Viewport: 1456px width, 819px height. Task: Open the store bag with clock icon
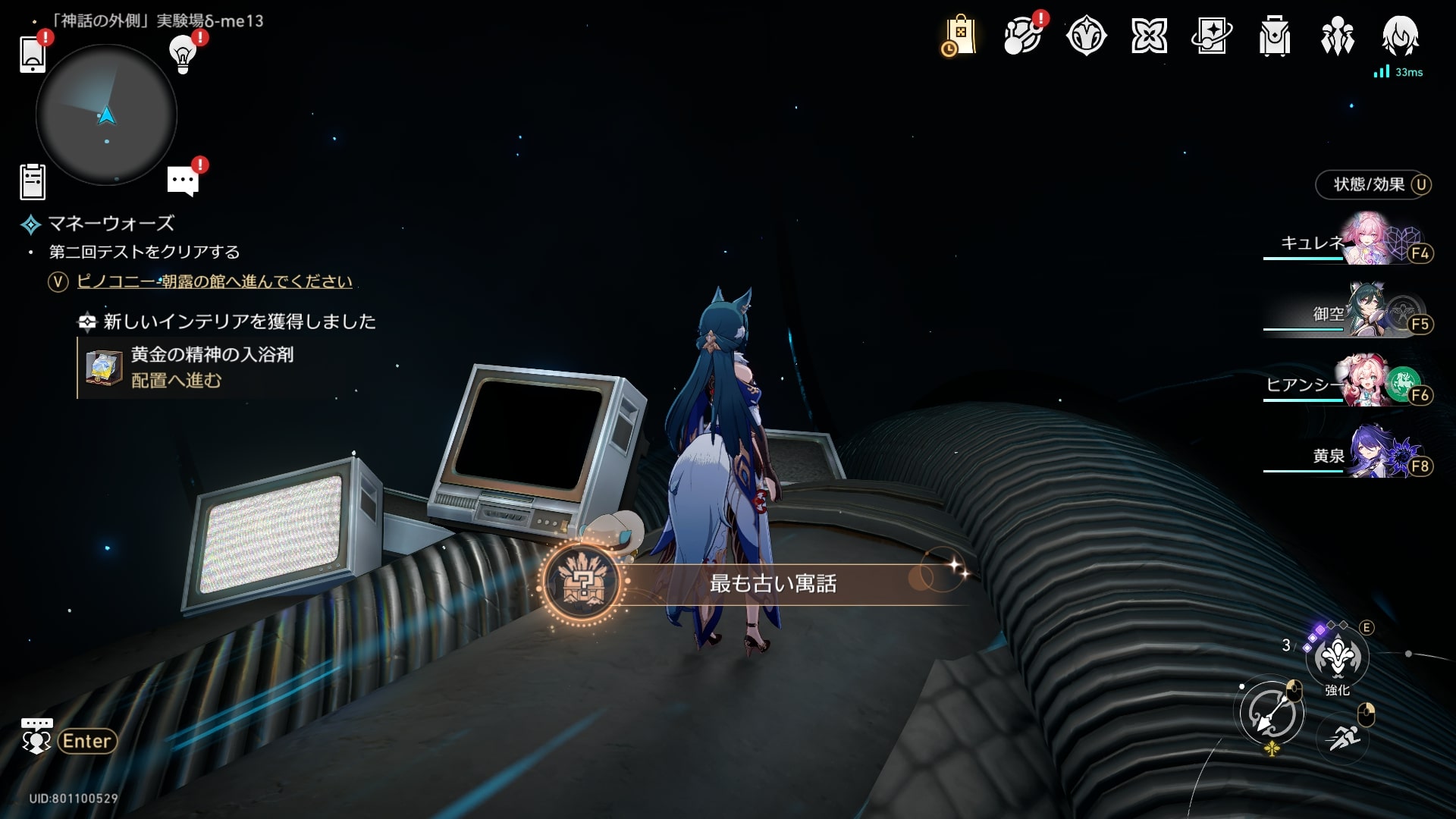coord(959,36)
